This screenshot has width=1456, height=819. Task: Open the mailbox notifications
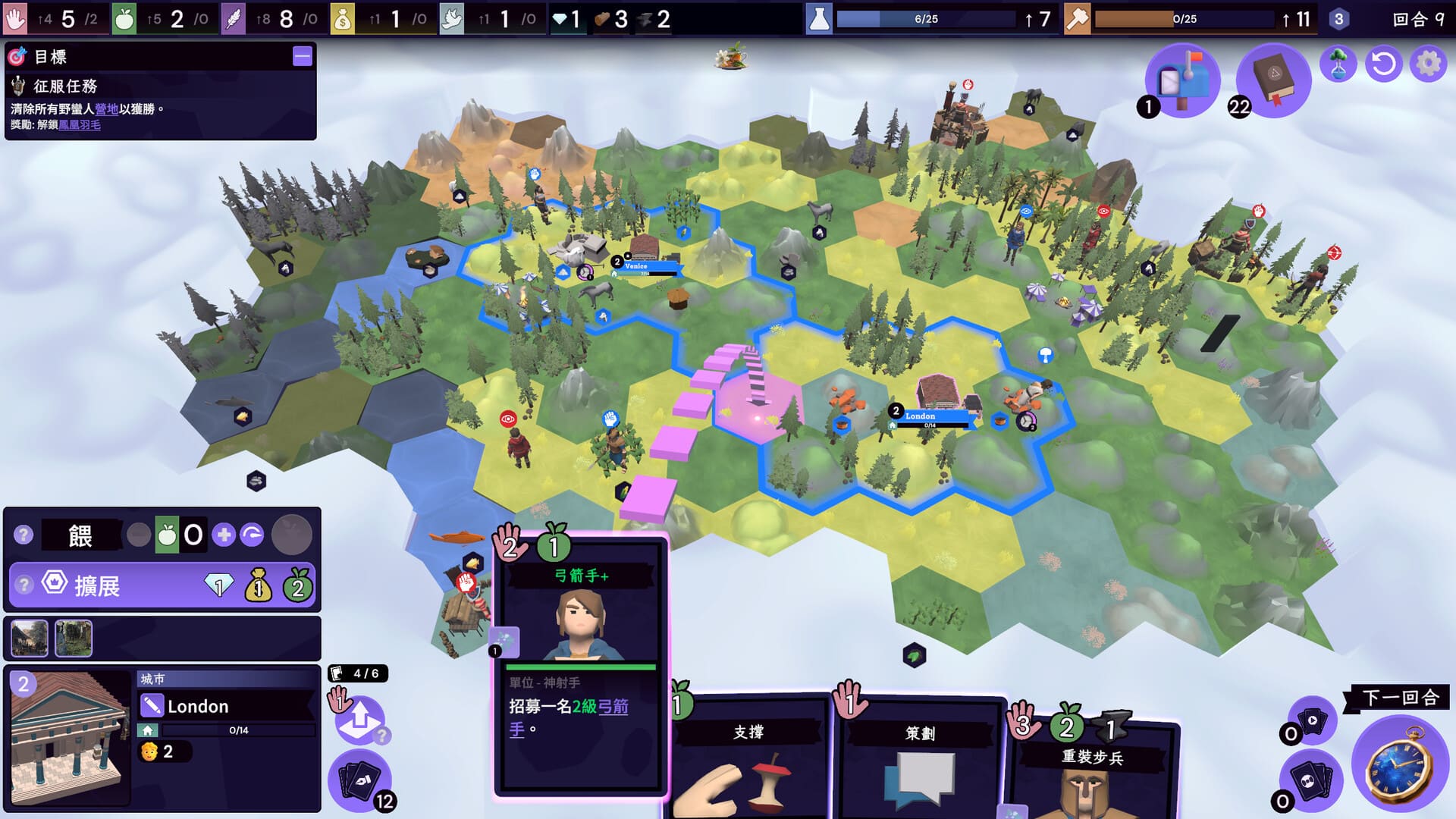(1181, 79)
